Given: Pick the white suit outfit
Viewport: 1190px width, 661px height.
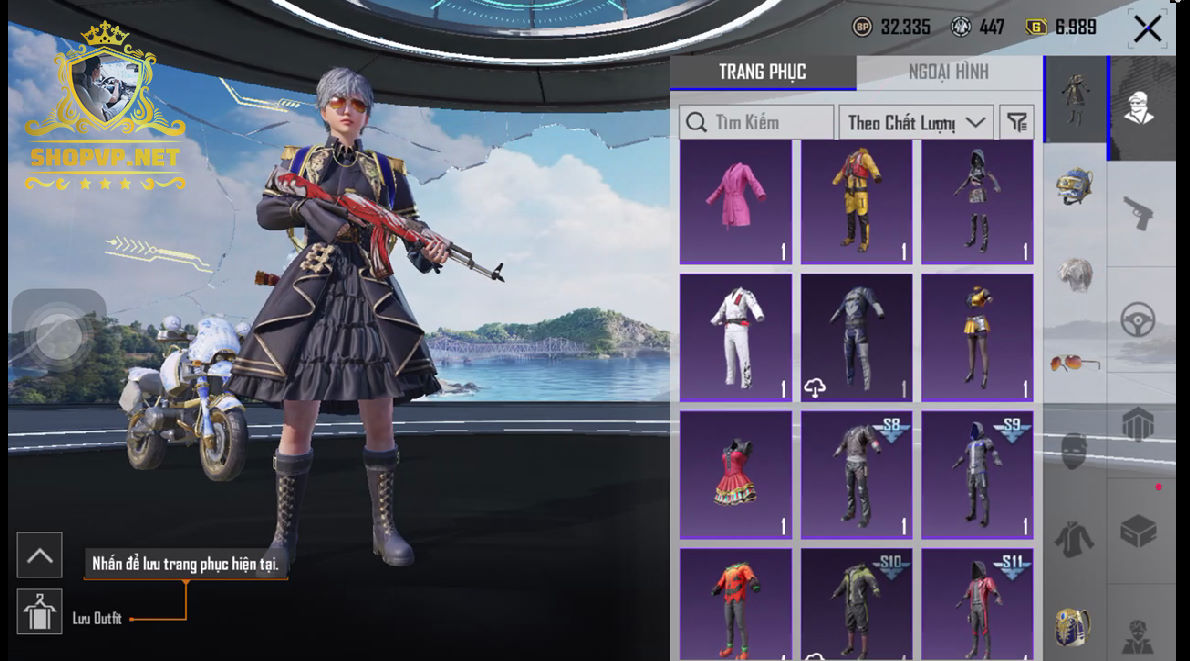Looking at the screenshot, I should point(736,338).
